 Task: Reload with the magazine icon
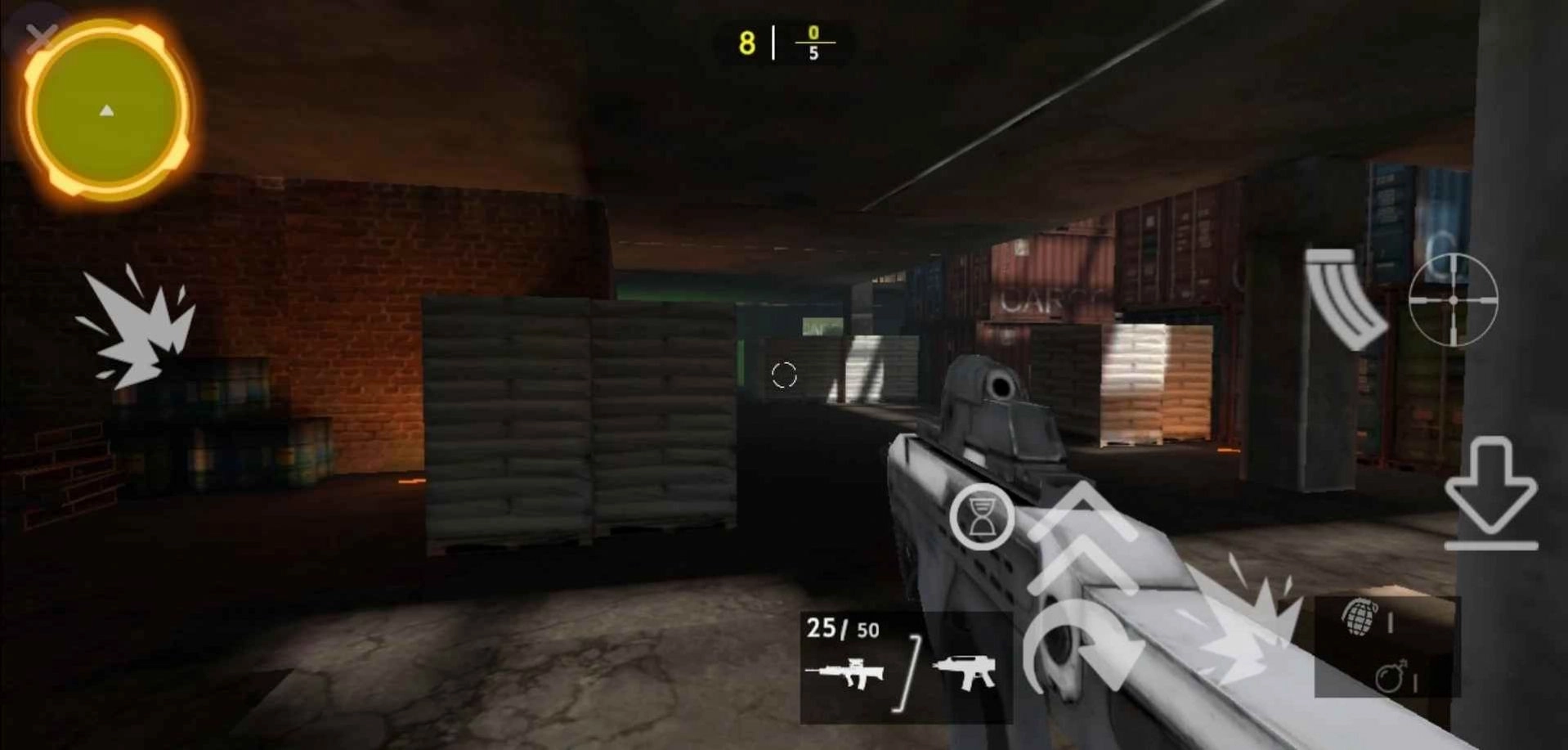coord(1344,299)
